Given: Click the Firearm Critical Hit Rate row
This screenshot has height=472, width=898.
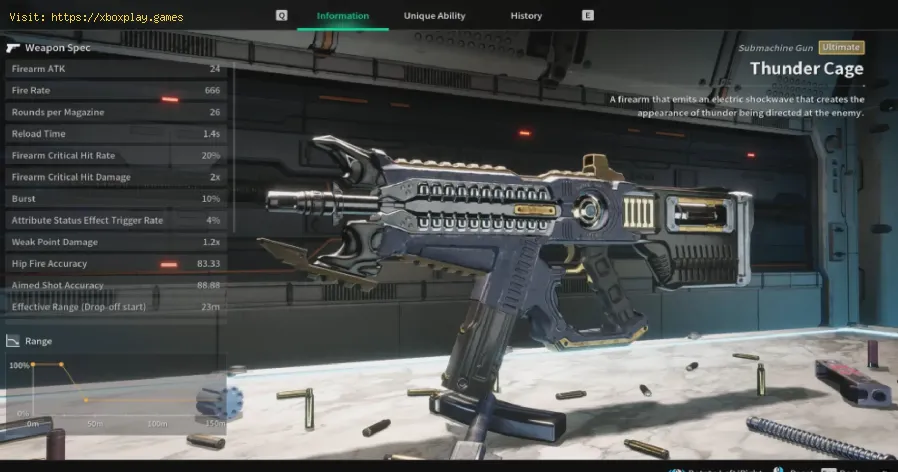Looking at the screenshot, I should tap(115, 155).
